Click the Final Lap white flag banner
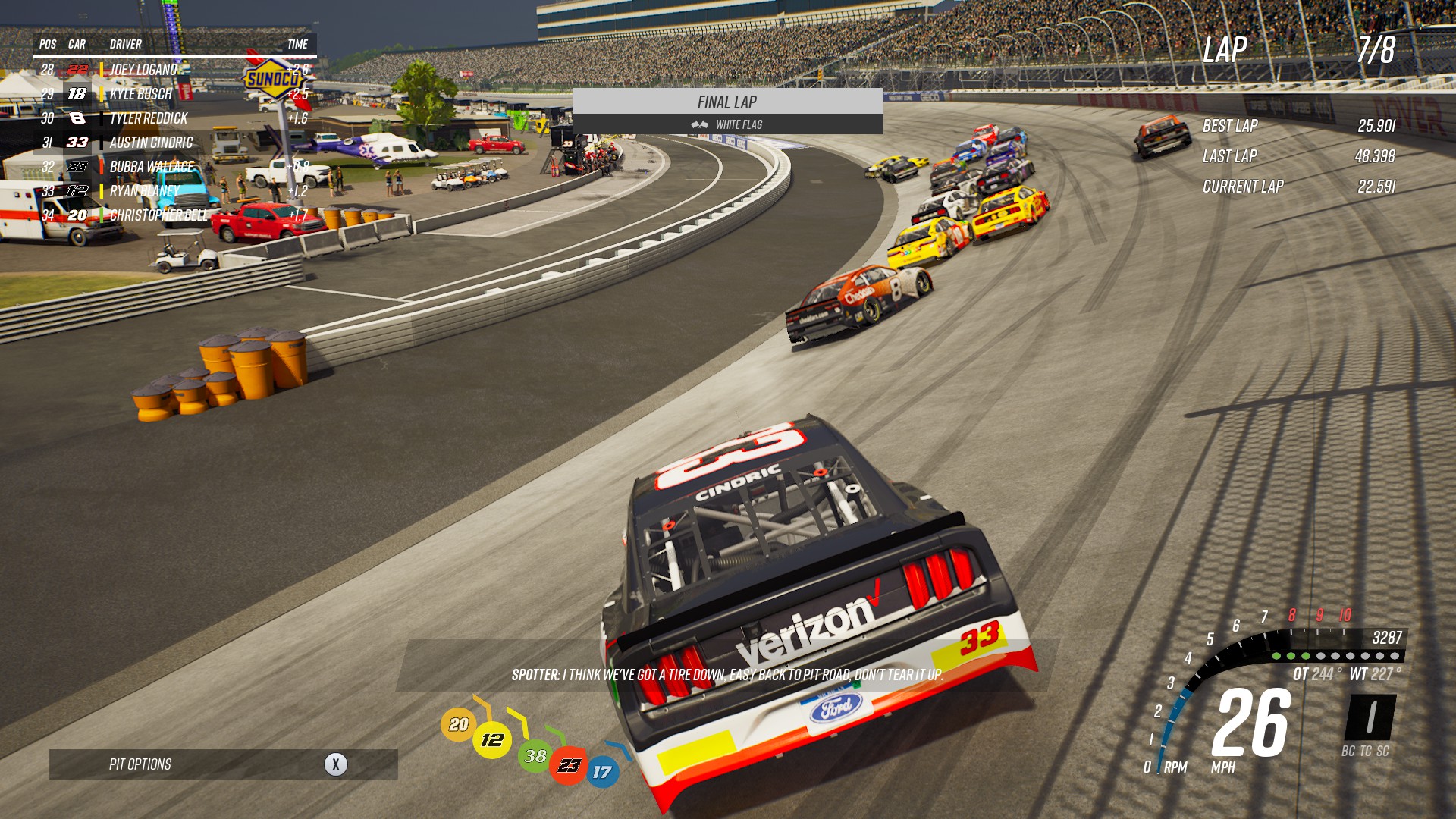 pyautogui.click(x=727, y=111)
